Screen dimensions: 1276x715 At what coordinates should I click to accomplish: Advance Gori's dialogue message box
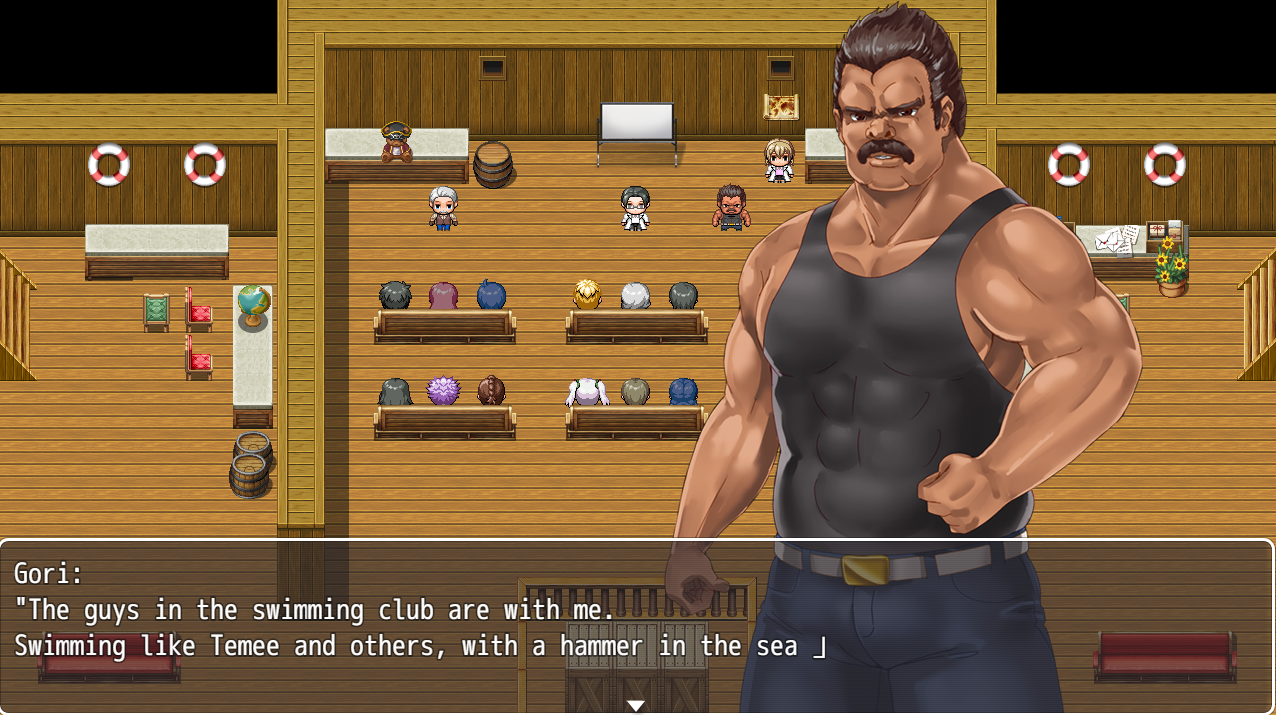pos(400,625)
